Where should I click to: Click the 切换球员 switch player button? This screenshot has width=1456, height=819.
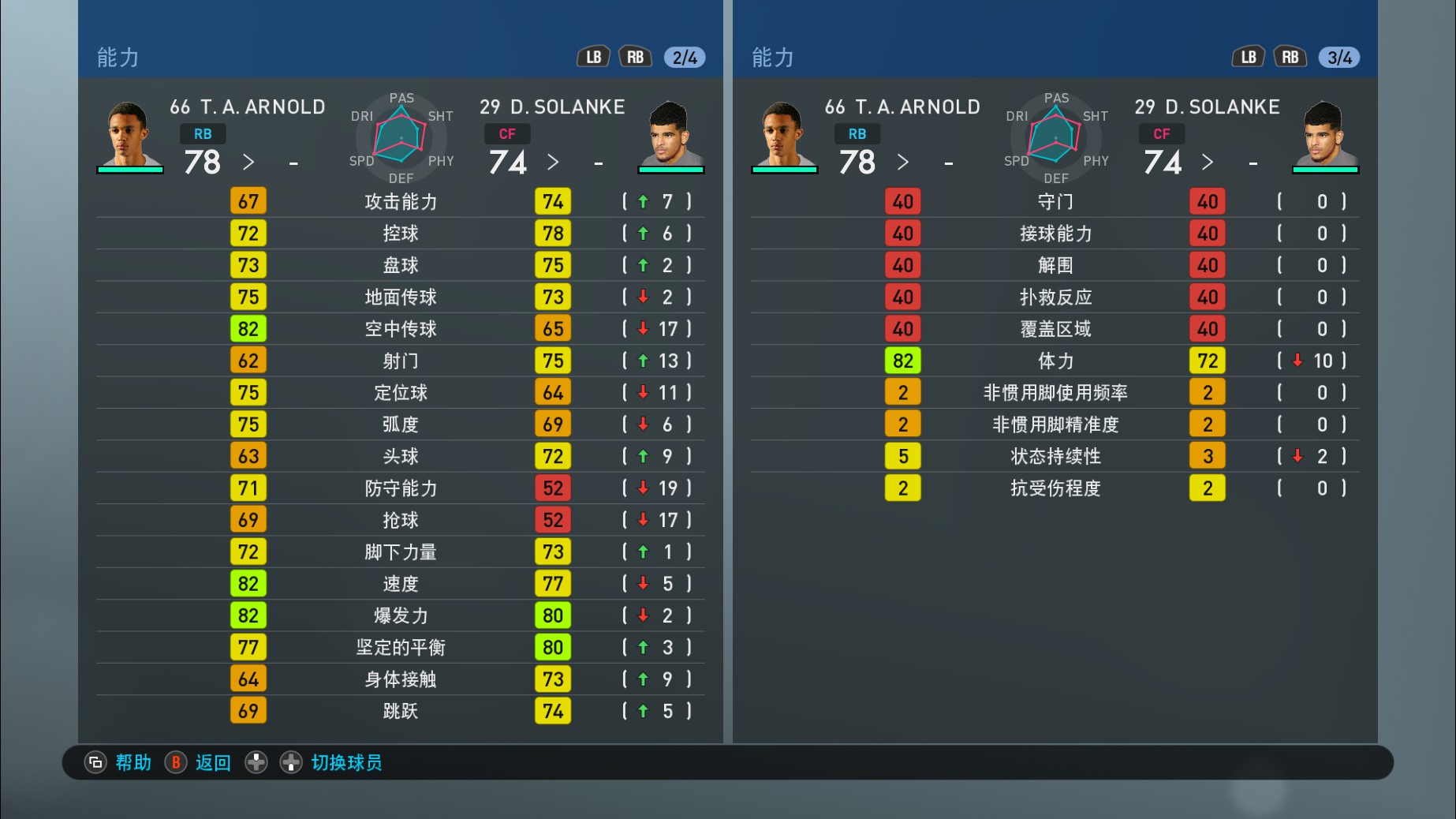345,763
